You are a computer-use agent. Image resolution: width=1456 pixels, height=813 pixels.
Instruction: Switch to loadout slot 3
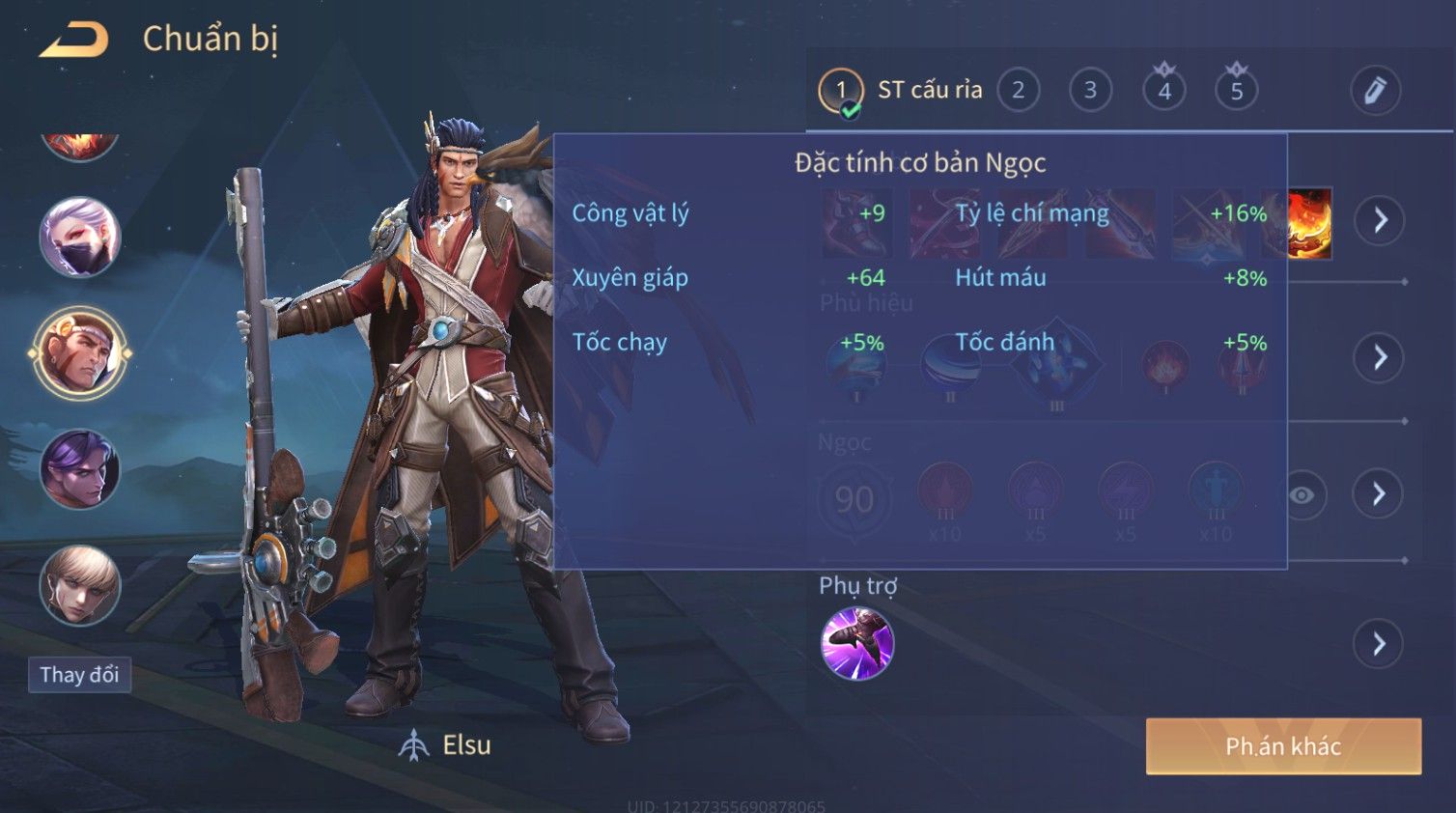coord(1090,91)
